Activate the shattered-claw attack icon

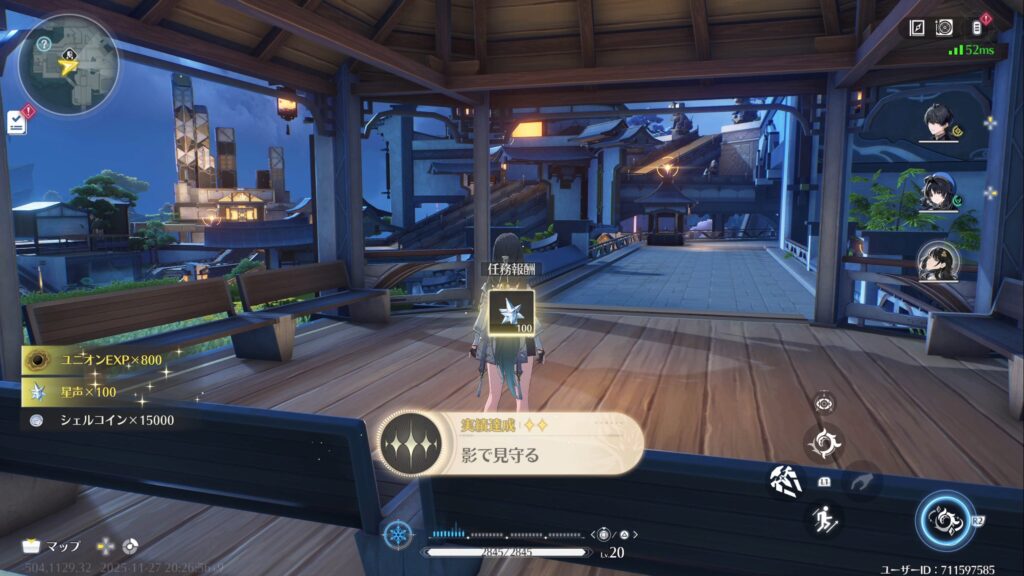point(786,482)
